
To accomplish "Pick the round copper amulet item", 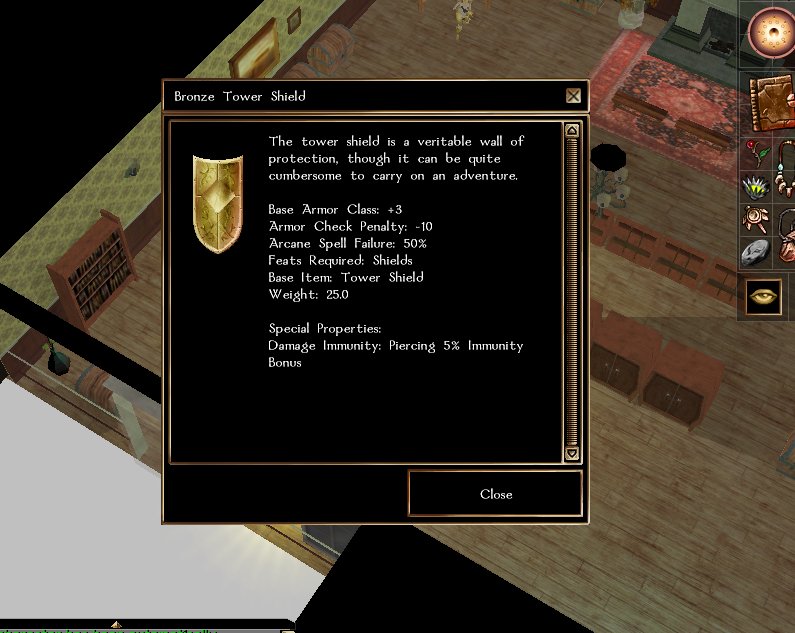I will point(757,220).
